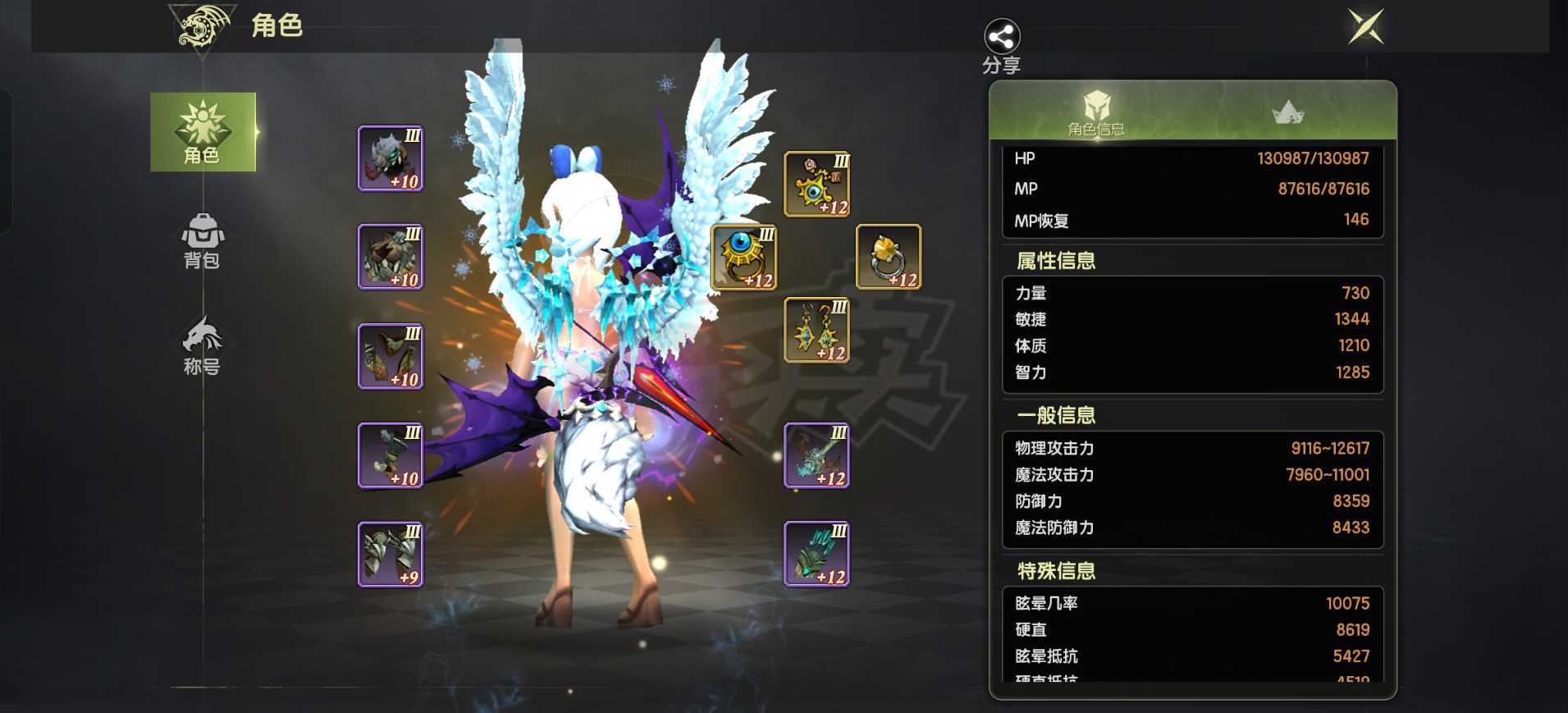Select the +12 gloves equipment item
Image resolution: width=1568 pixels, height=713 pixels.
(x=816, y=555)
